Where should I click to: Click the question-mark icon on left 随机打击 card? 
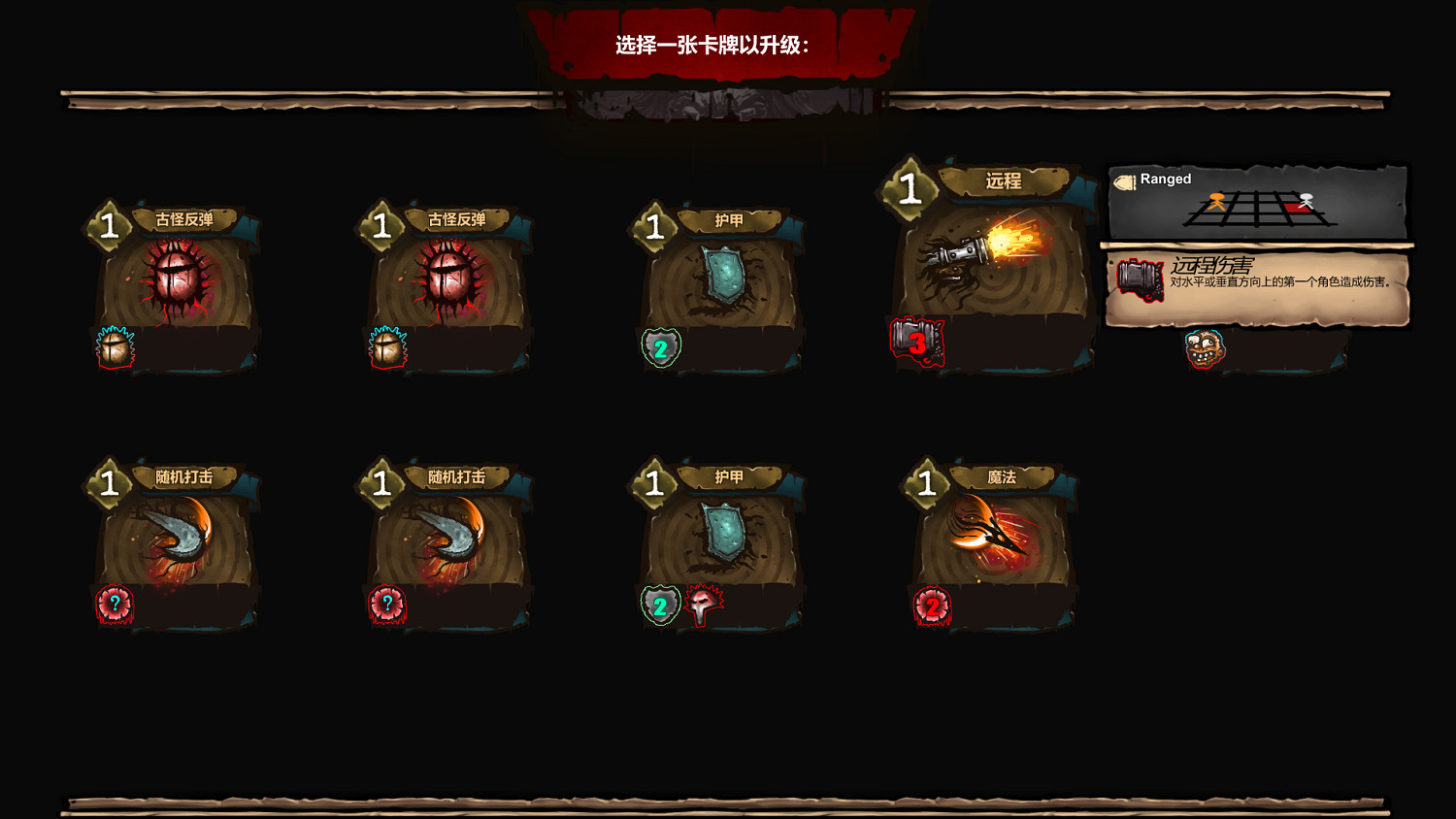coord(116,604)
